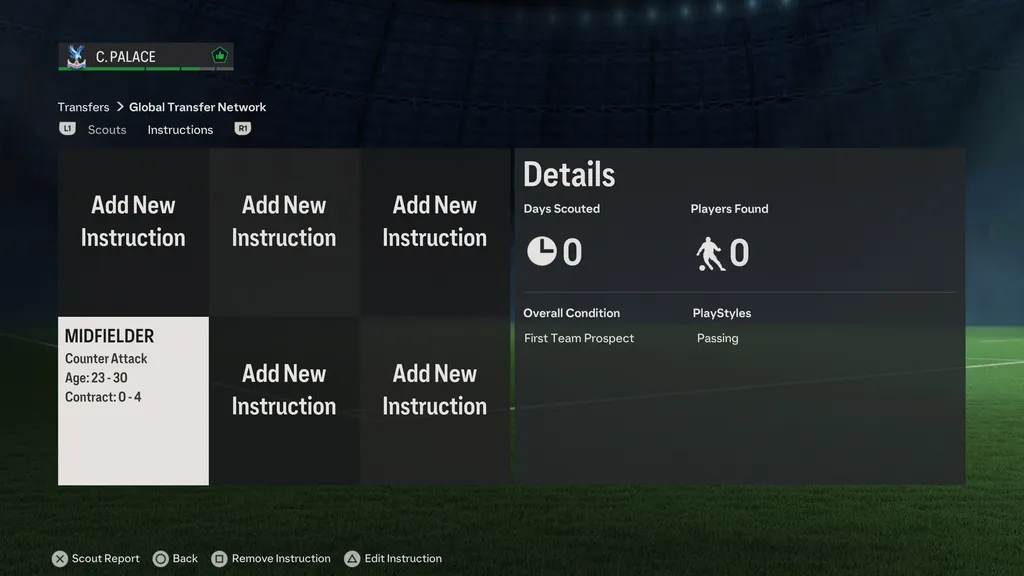Go back to Transfers in the breadcrumb
This screenshot has height=576, width=1024.
pos(83,107)
